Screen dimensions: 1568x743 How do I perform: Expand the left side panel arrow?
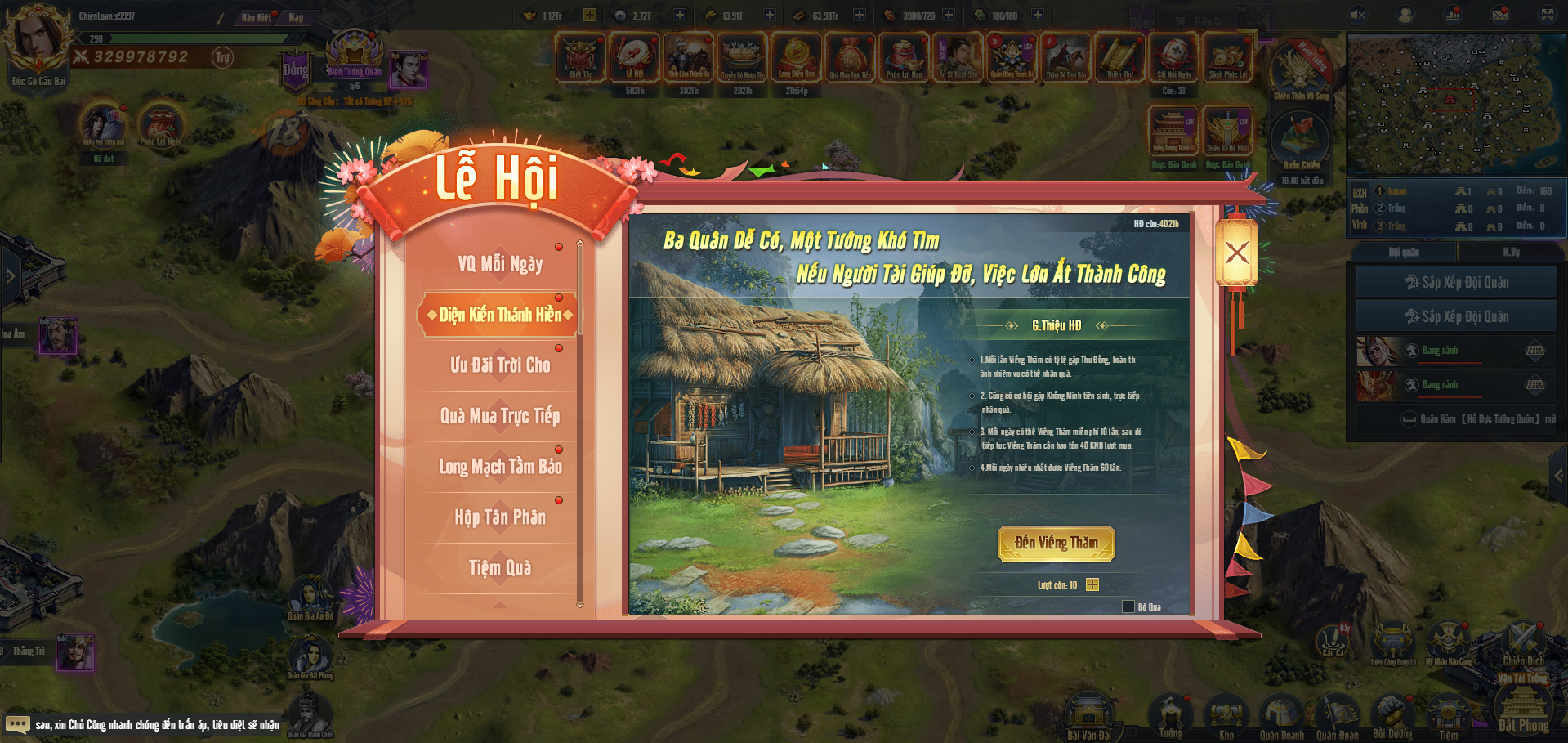click(11, 276)
